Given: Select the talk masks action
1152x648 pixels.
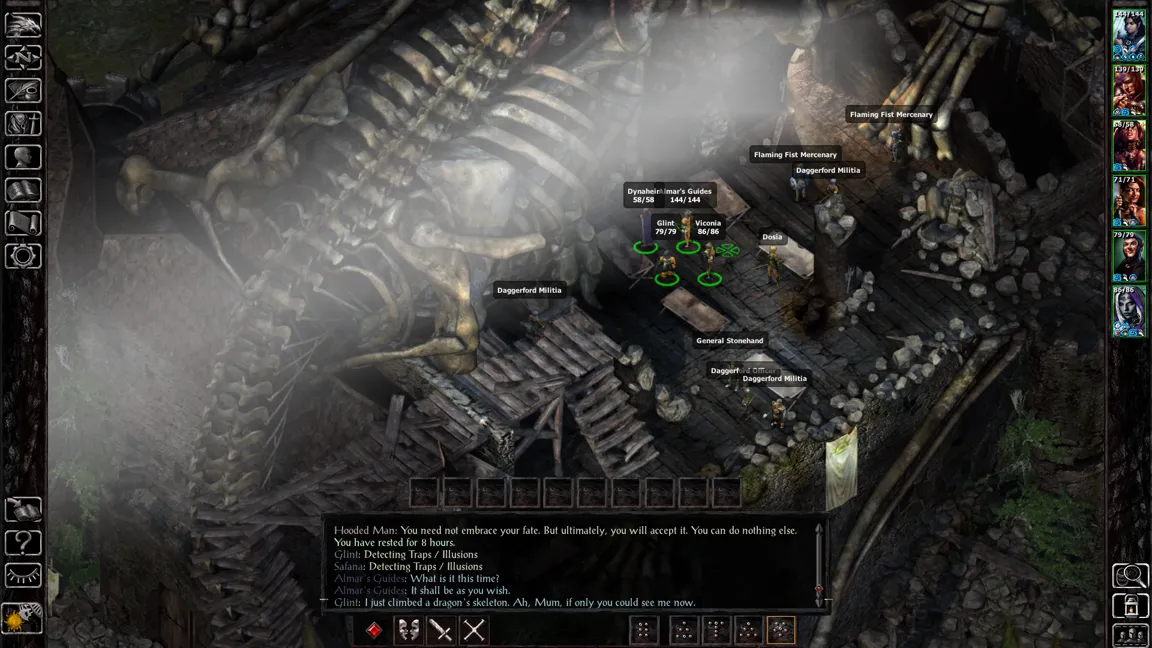Looking at the screenshot, I should point(408,630).
